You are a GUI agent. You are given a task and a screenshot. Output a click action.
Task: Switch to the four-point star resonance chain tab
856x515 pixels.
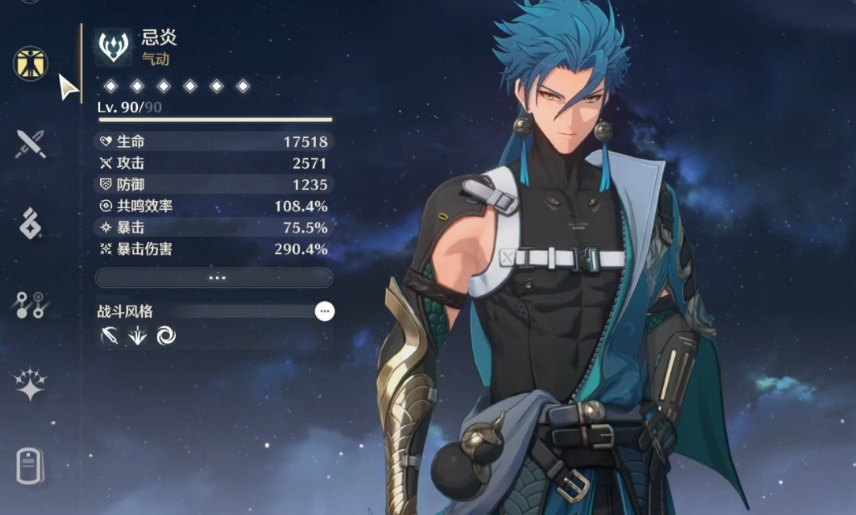coord(30,385)
